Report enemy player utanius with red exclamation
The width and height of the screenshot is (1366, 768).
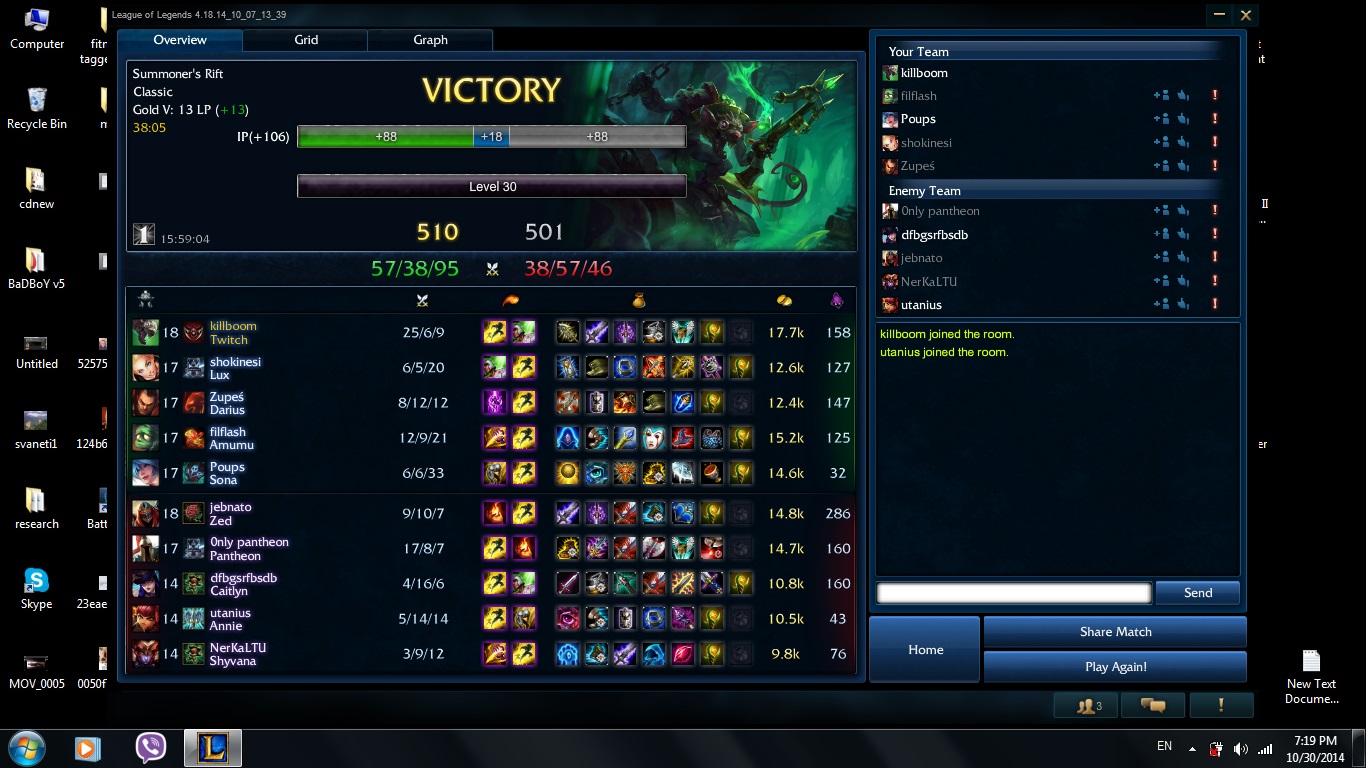[1215, 305]
